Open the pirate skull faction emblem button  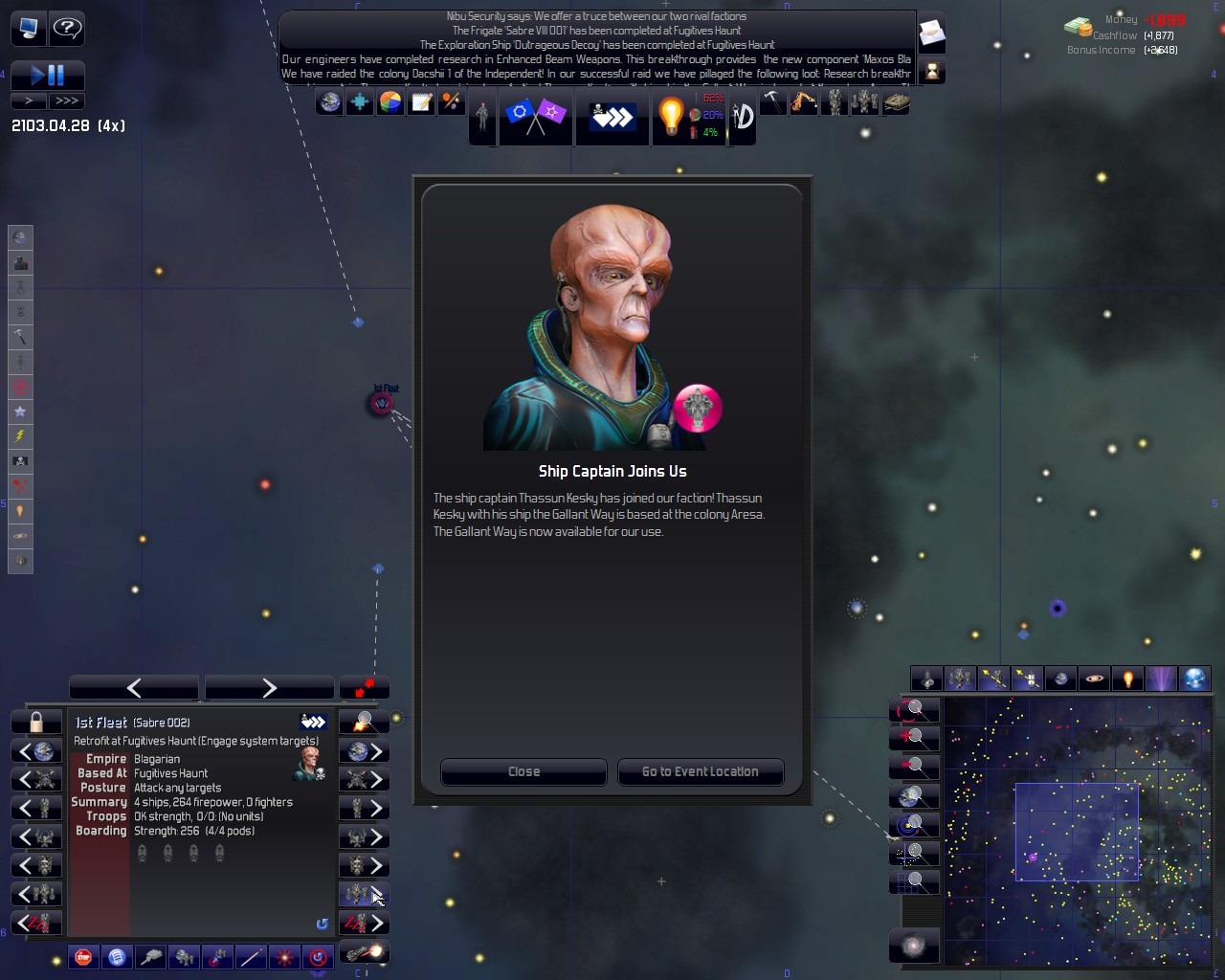pyautogui.click(x=612, y=117)
